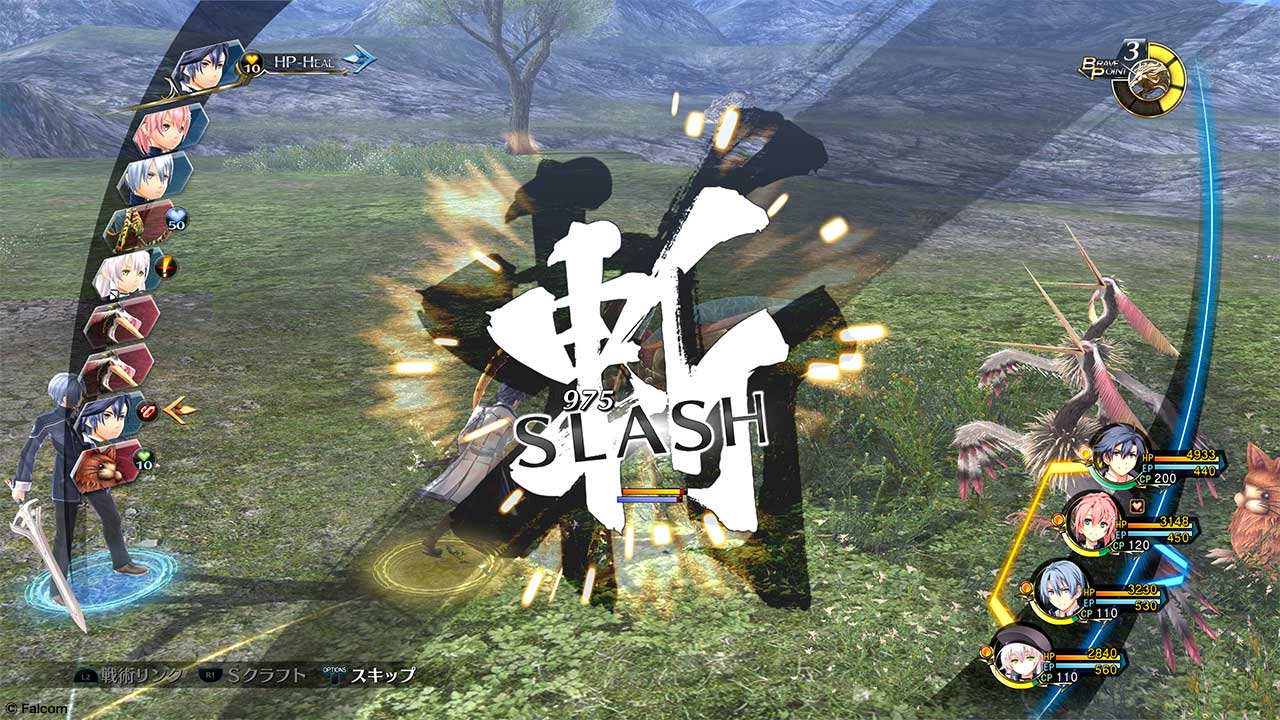Select the owl enemy's turn-order tile
Screen dimensions: 1280x720
click(110, 465)
